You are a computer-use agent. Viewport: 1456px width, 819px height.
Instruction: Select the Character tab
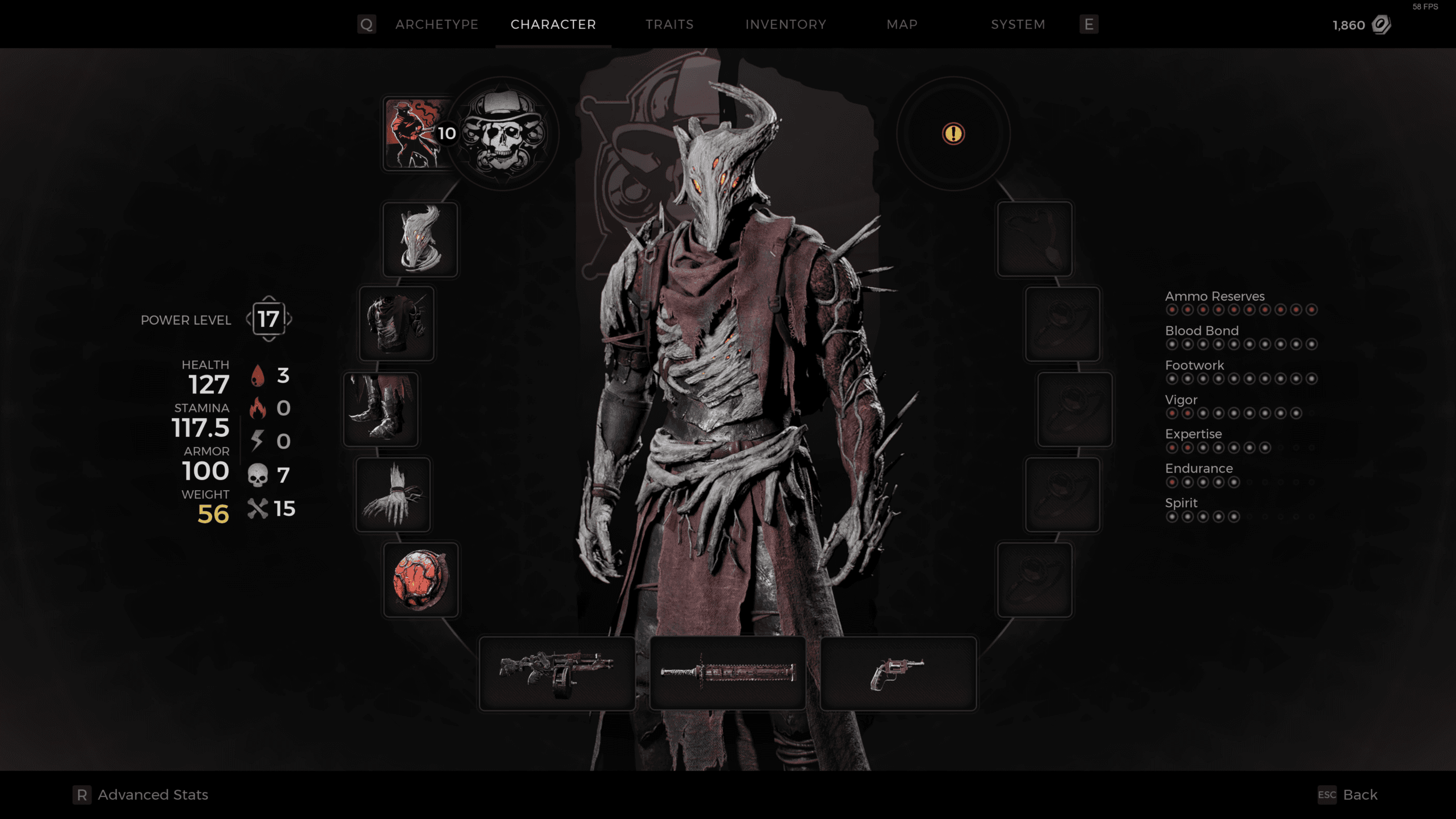(x=553, y=24)
